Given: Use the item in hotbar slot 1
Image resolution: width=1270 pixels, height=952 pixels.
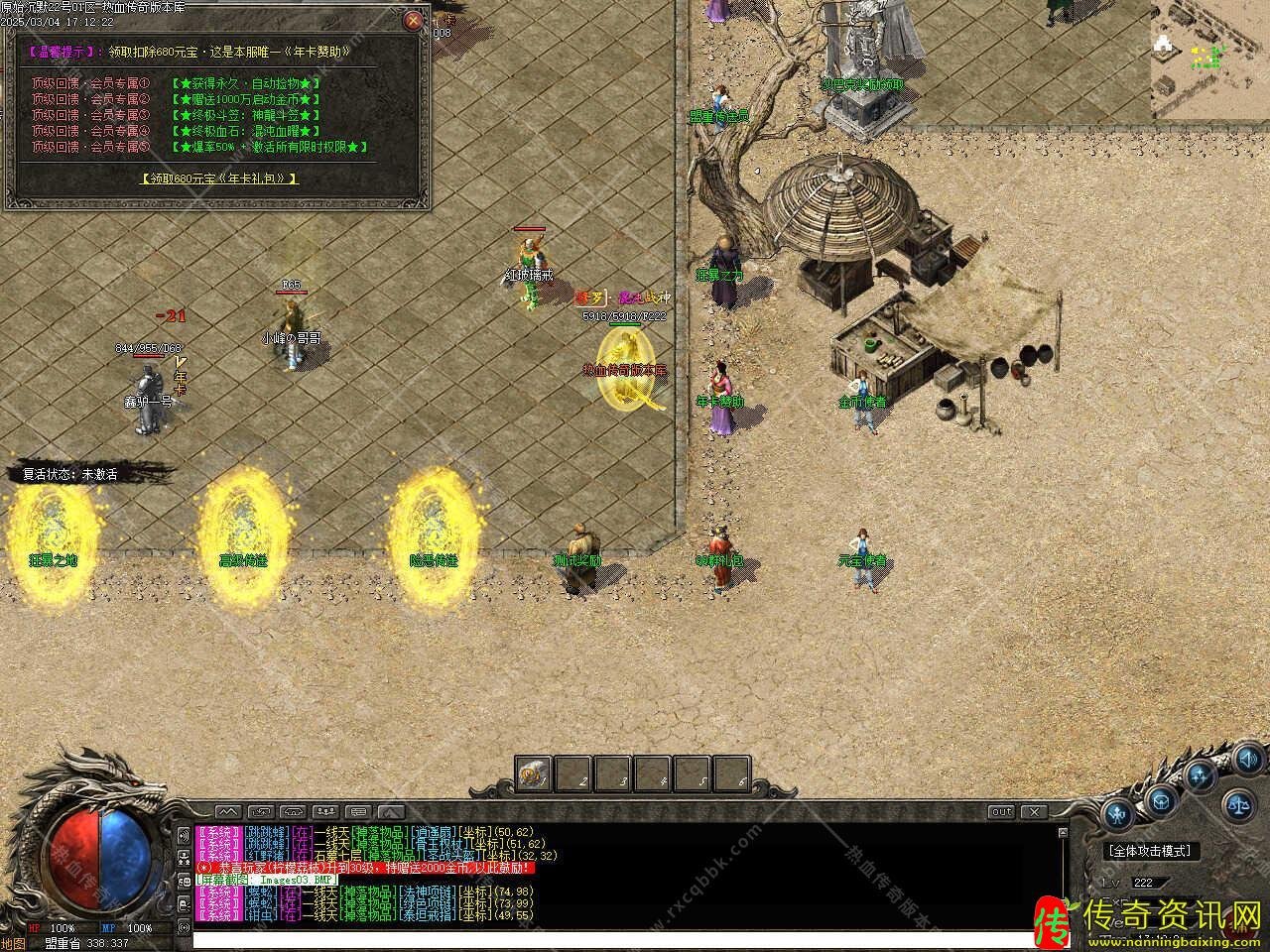Looking at the screenshot, I should (x=534, y=774).
